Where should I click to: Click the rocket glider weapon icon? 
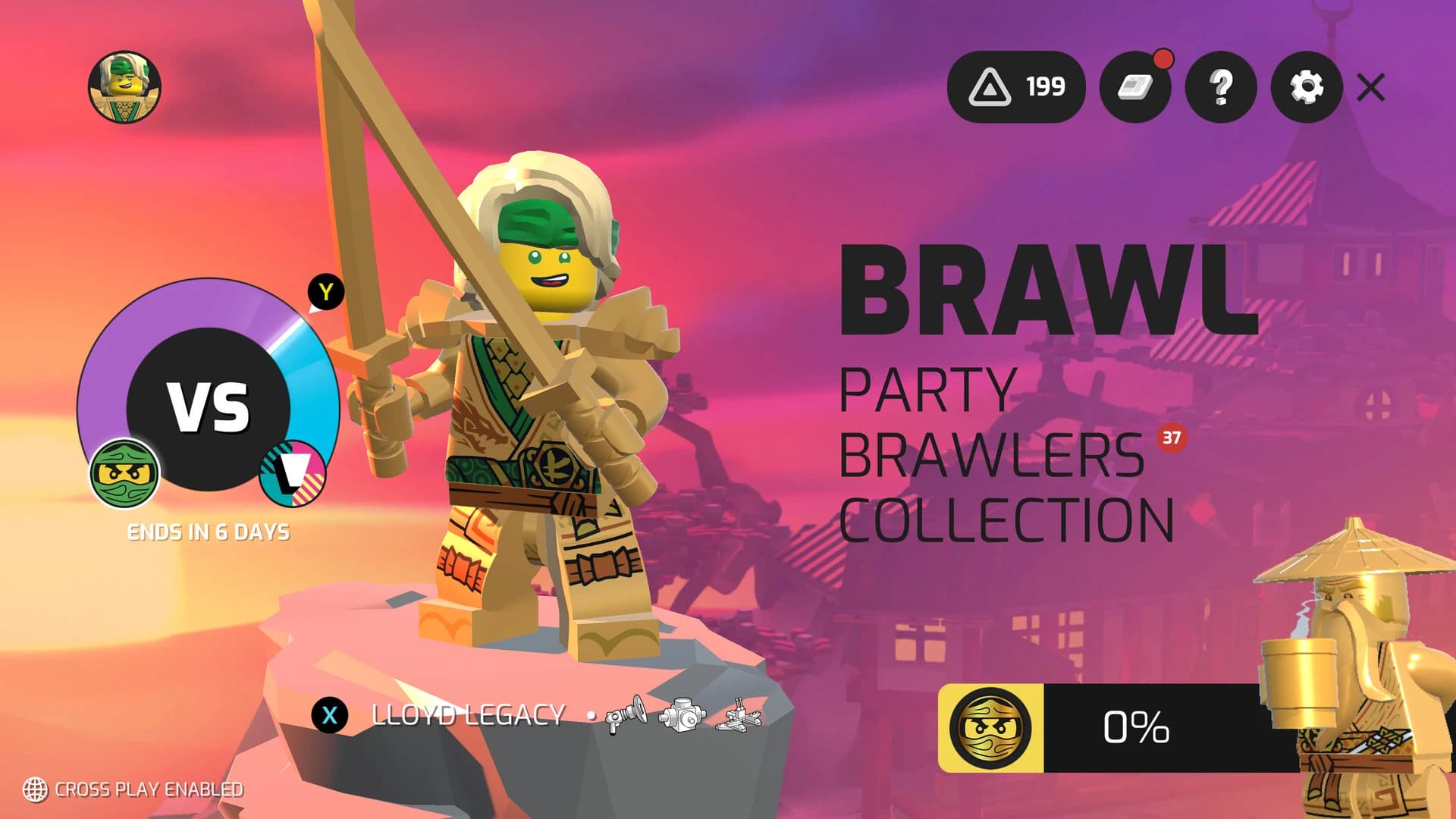click(737, 721)
